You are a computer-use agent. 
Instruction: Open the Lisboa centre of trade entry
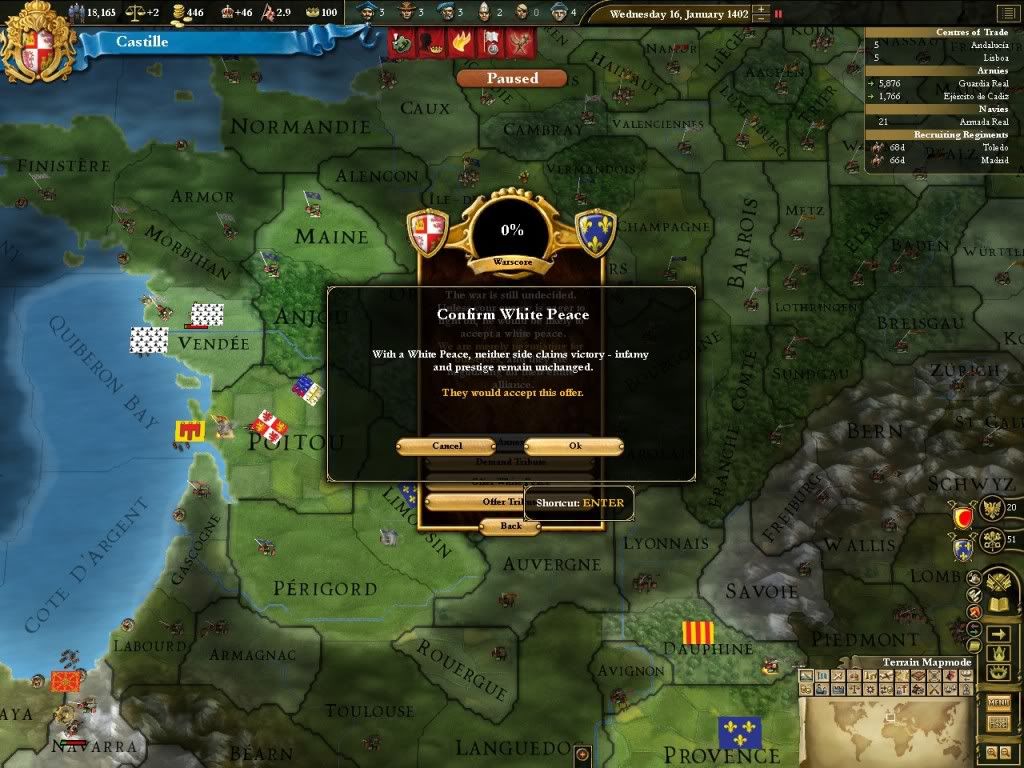point(959,58)
